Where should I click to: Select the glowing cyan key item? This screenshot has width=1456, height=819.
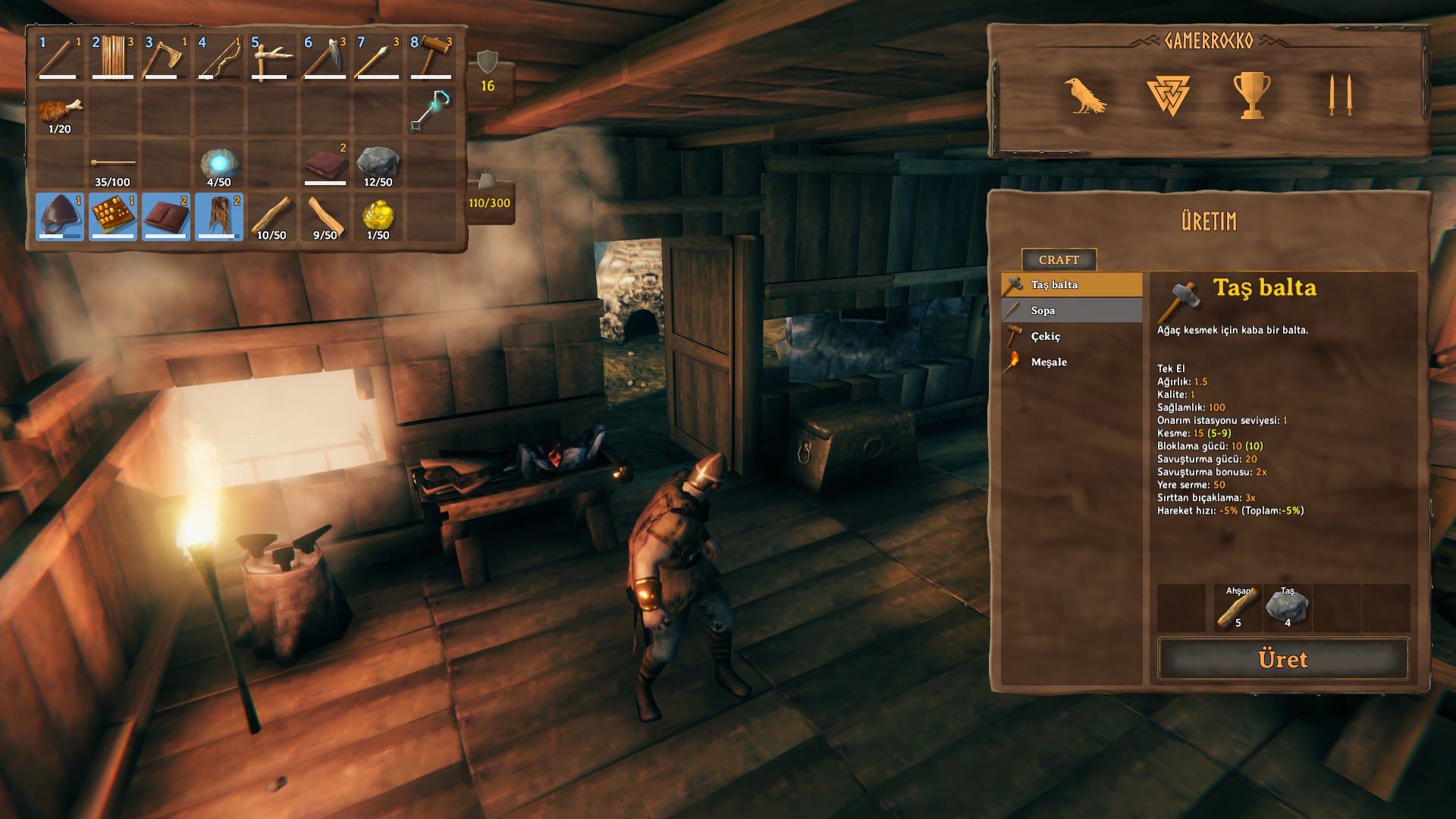[x=431, y=111]
